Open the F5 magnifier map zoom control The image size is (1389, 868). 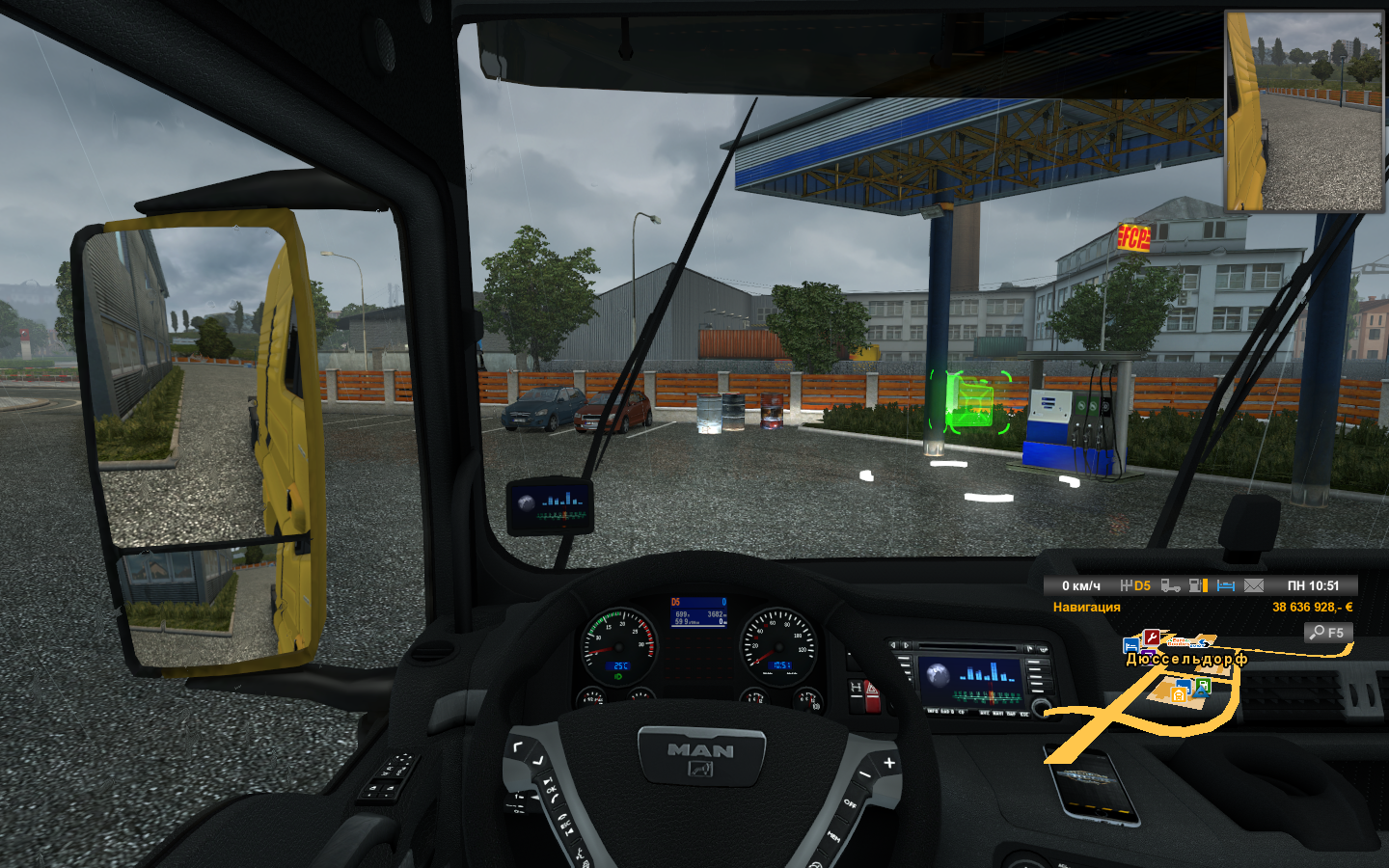tap(1329, 632)
